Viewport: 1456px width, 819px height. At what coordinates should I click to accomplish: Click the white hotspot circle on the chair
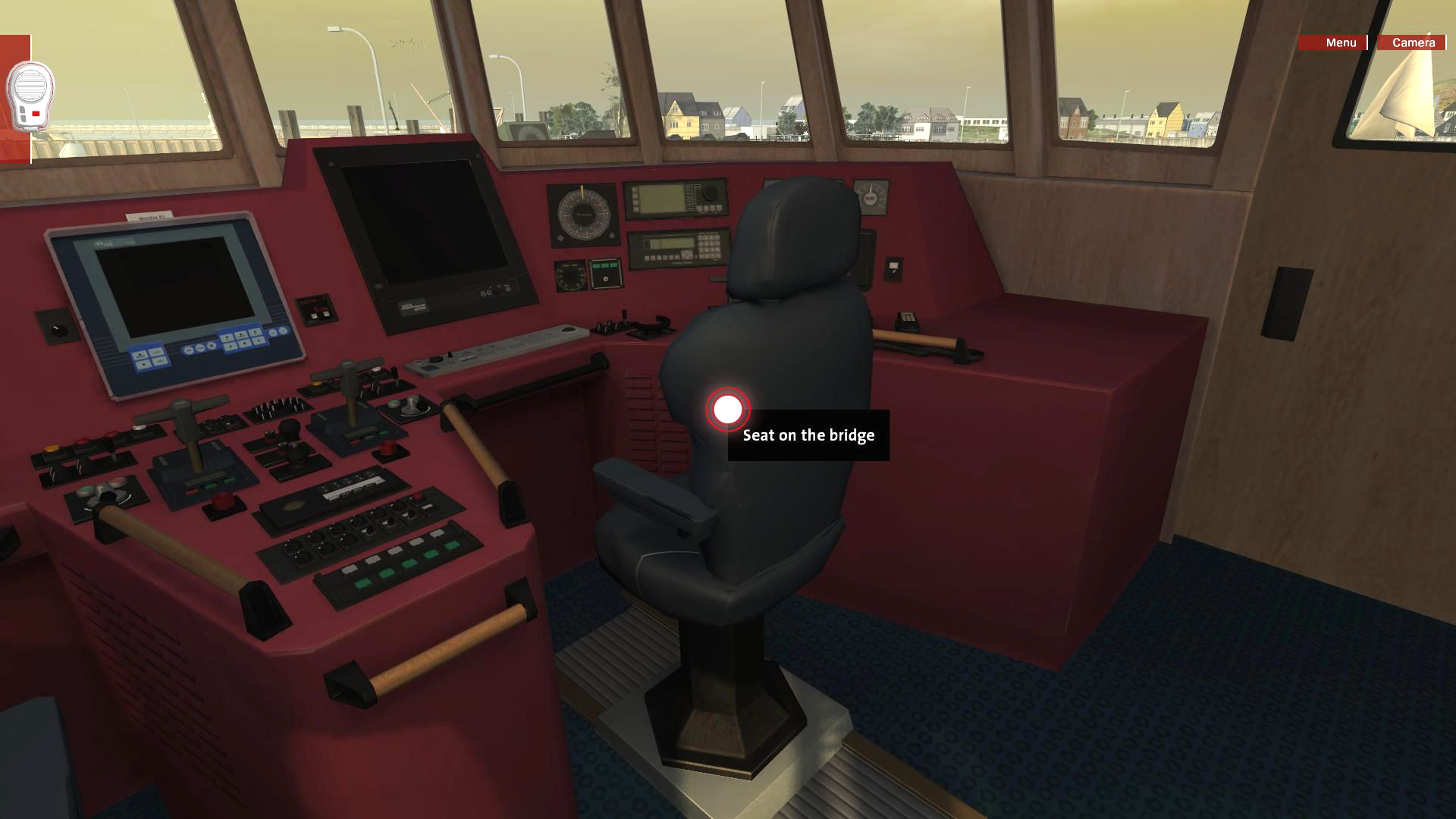point(727,410)
